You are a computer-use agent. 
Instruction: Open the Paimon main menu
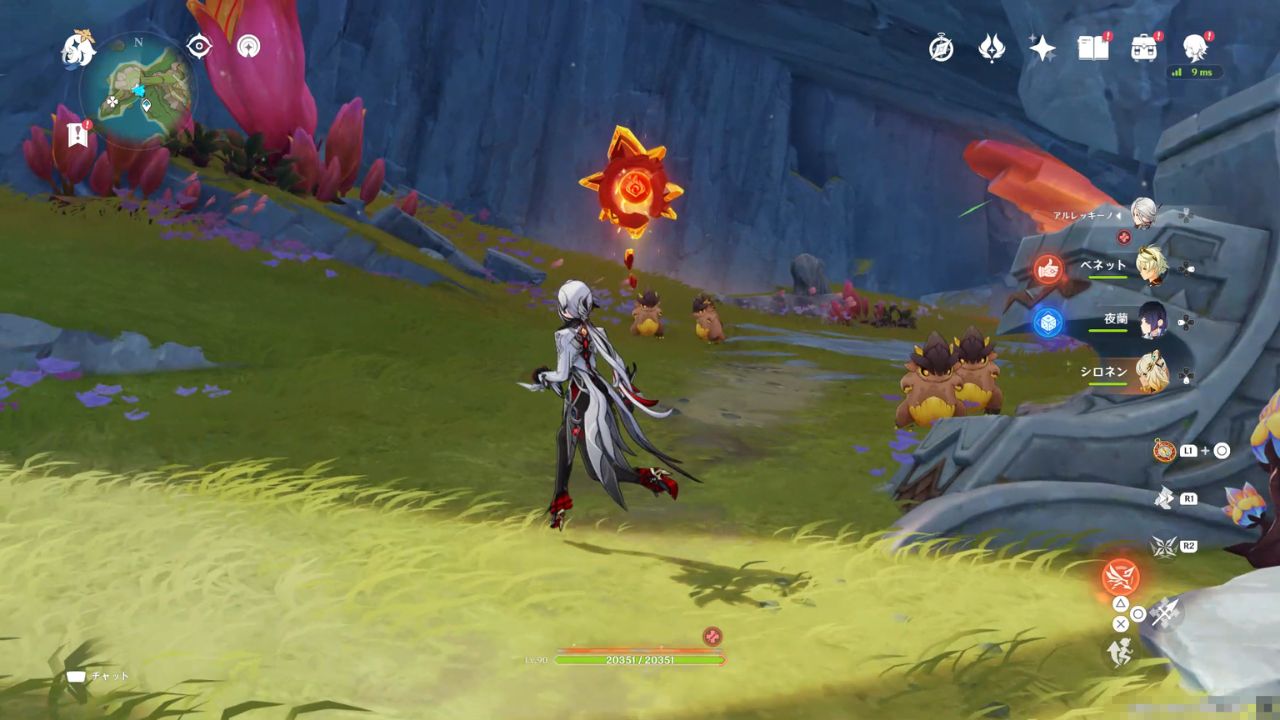(x=77, y=48)
